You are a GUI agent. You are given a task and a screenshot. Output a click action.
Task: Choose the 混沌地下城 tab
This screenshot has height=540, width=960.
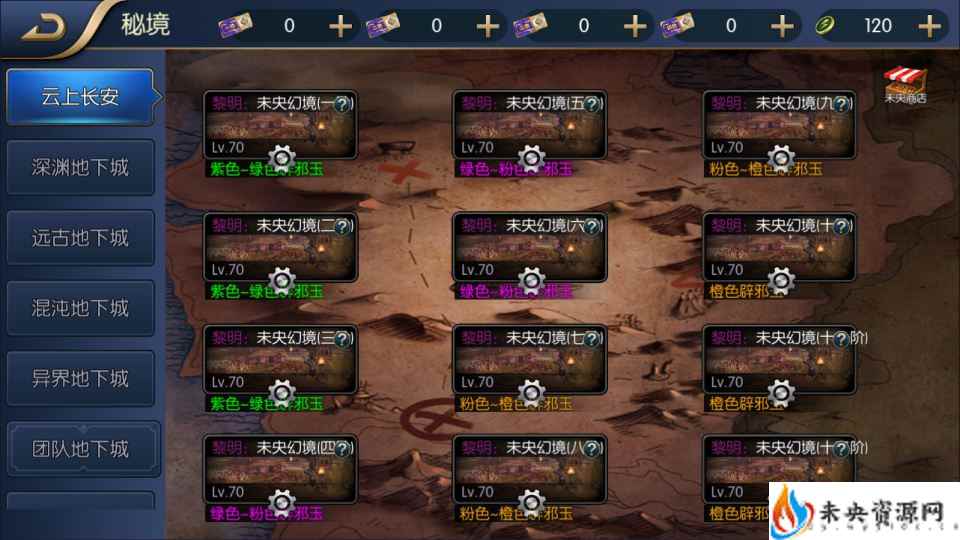80,308
